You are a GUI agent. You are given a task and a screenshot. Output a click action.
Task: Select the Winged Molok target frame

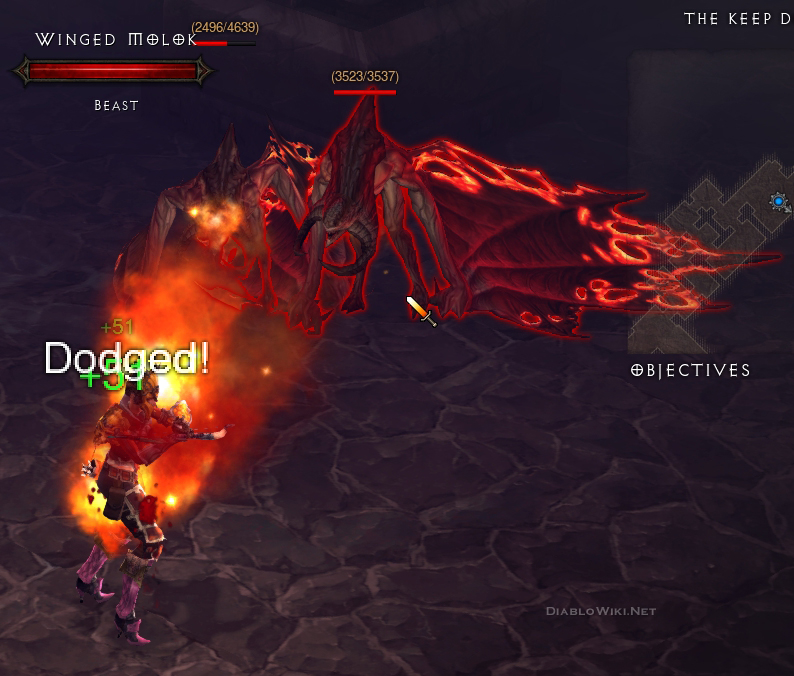(112, 71)
